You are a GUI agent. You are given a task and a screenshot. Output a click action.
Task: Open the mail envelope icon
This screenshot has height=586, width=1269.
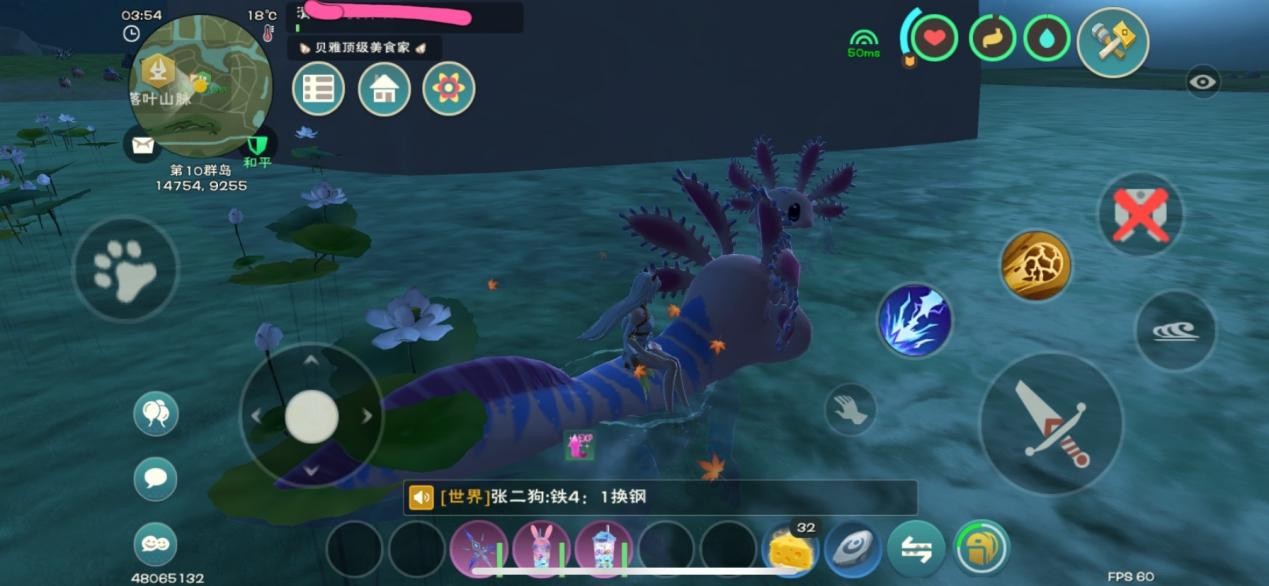pyautogui.click(x=143, y=145)
